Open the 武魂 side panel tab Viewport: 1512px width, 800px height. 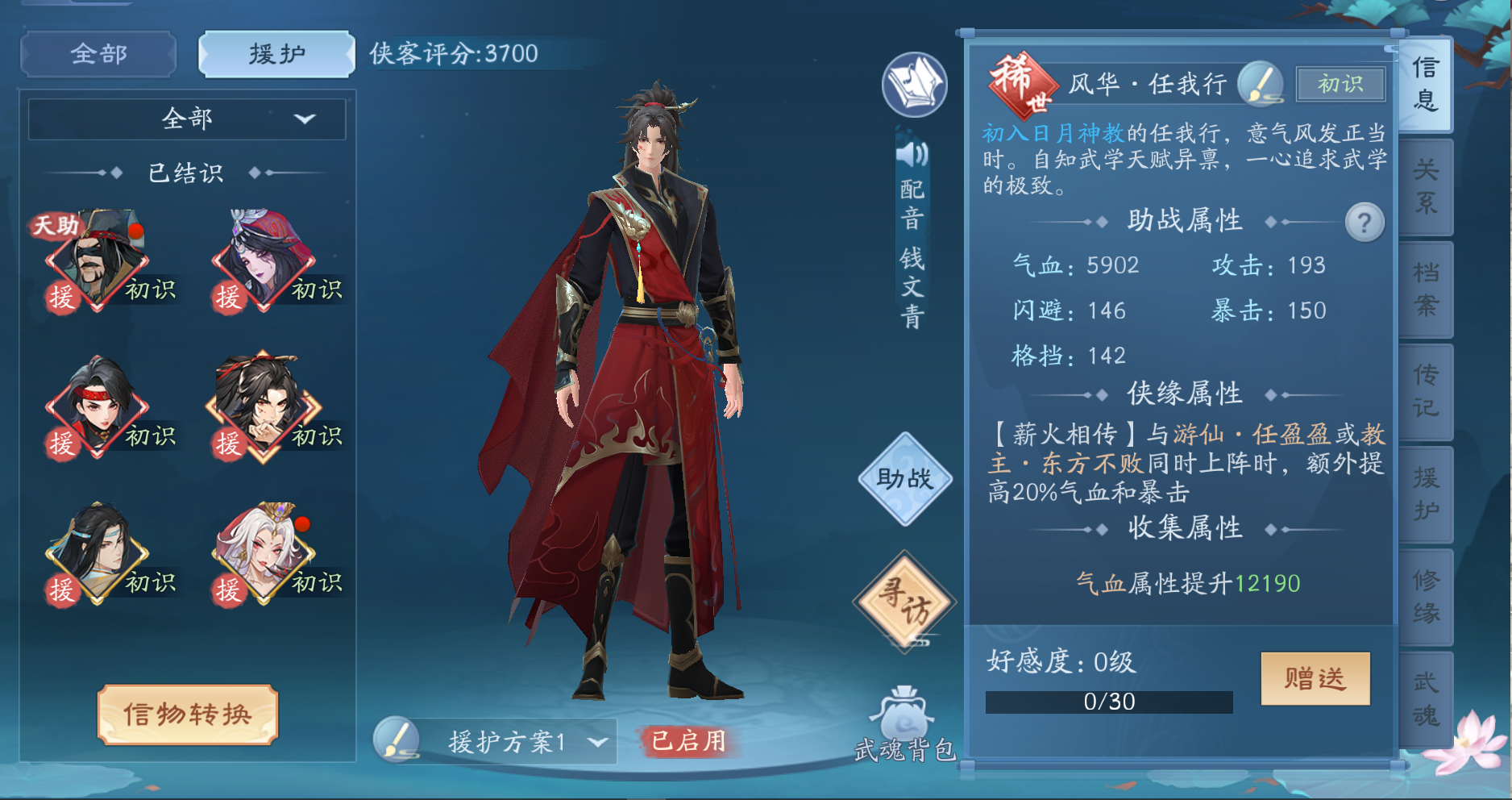tap(1426, 698)
